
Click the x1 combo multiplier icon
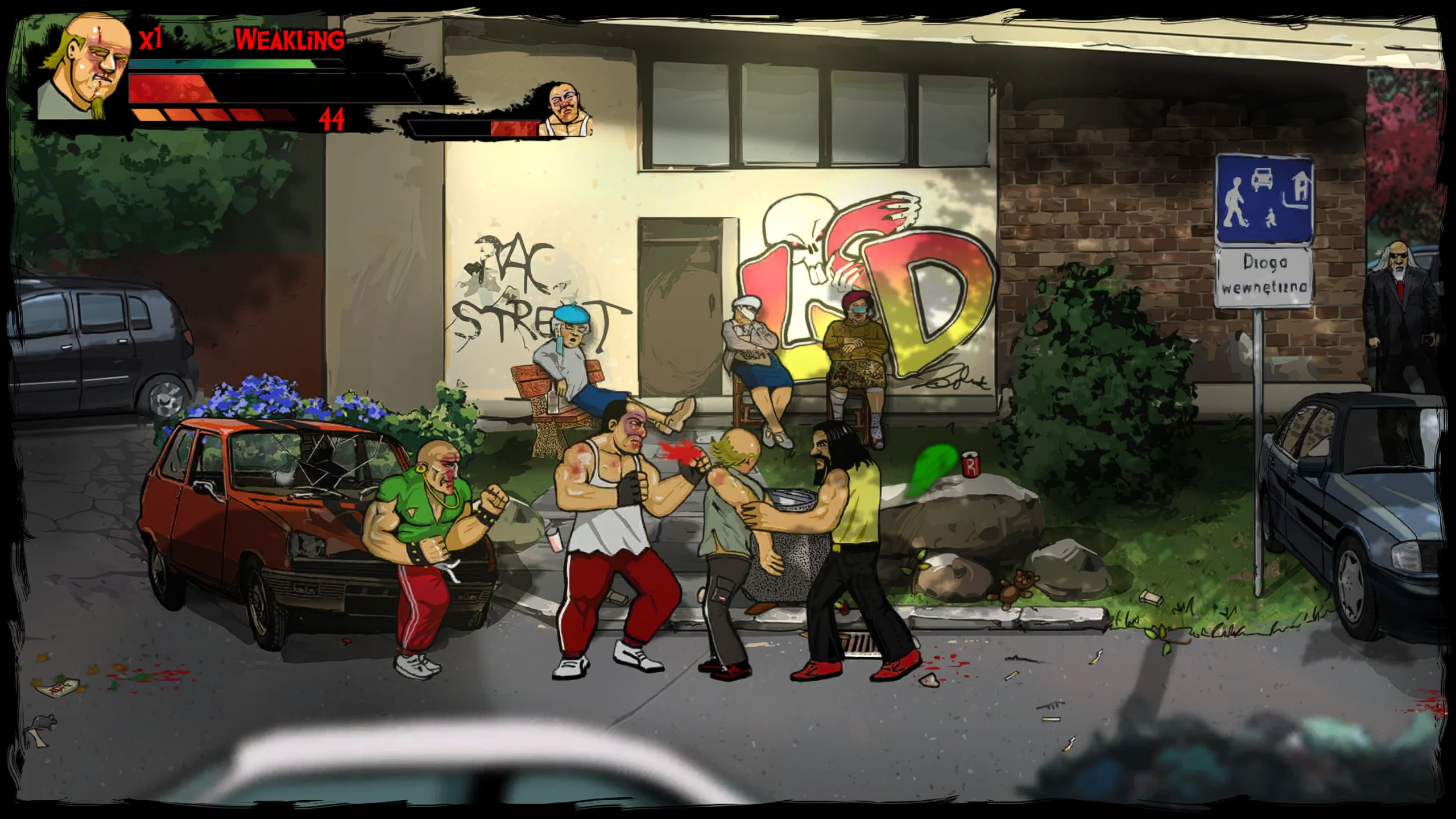click(151, 40)
